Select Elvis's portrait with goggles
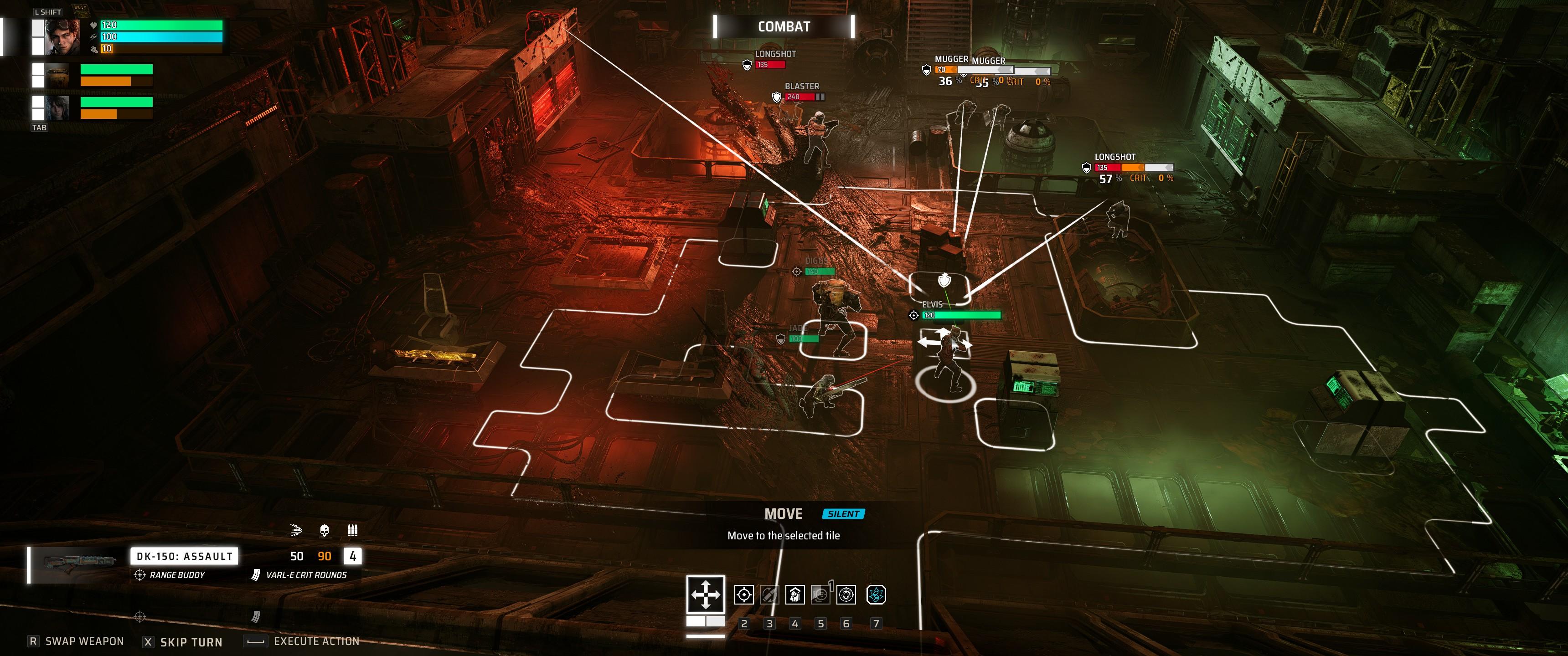The height and width of the screenshot is (656, 1568). tap(62, 36)
